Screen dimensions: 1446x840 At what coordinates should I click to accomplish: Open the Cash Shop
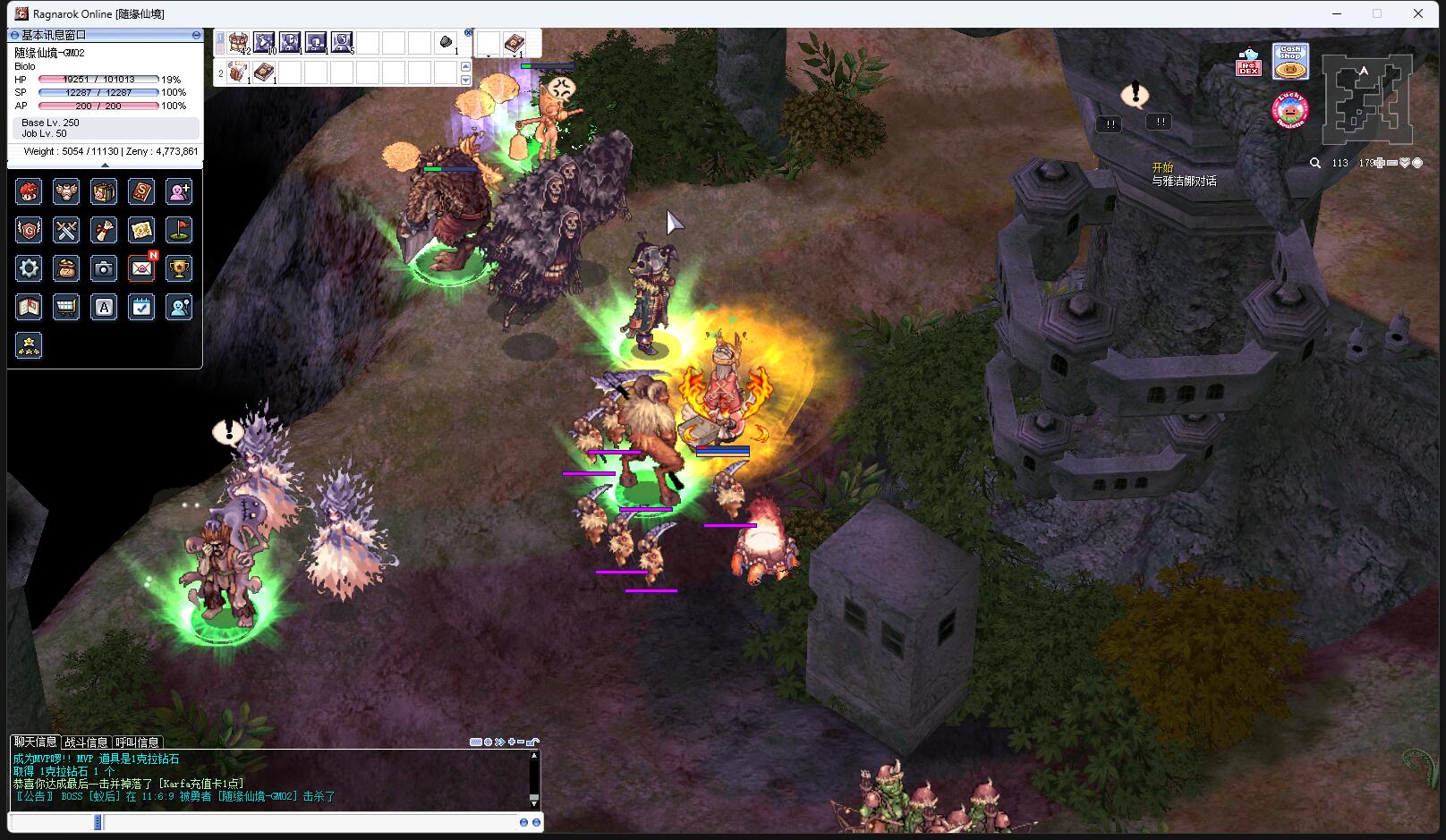click(1290, 62)
